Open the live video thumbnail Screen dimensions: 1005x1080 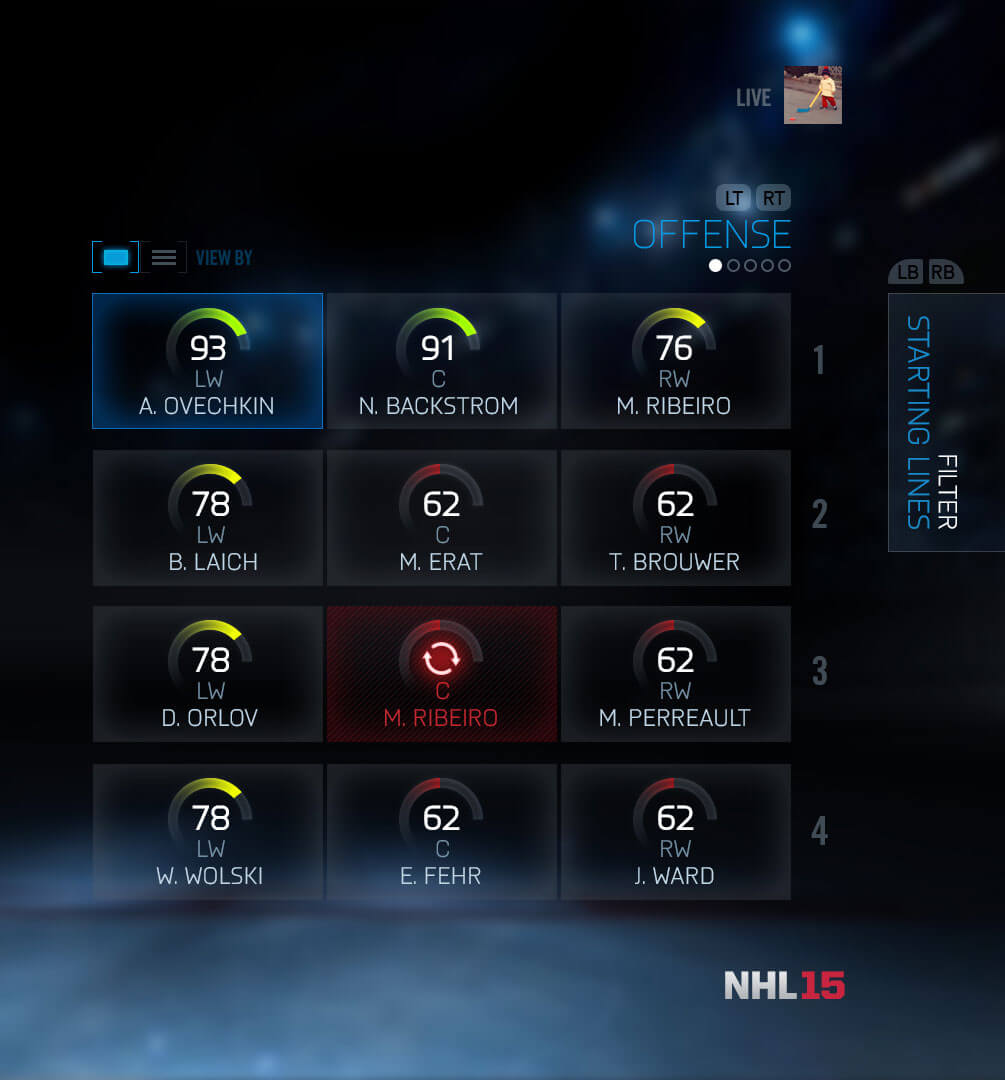812,95
